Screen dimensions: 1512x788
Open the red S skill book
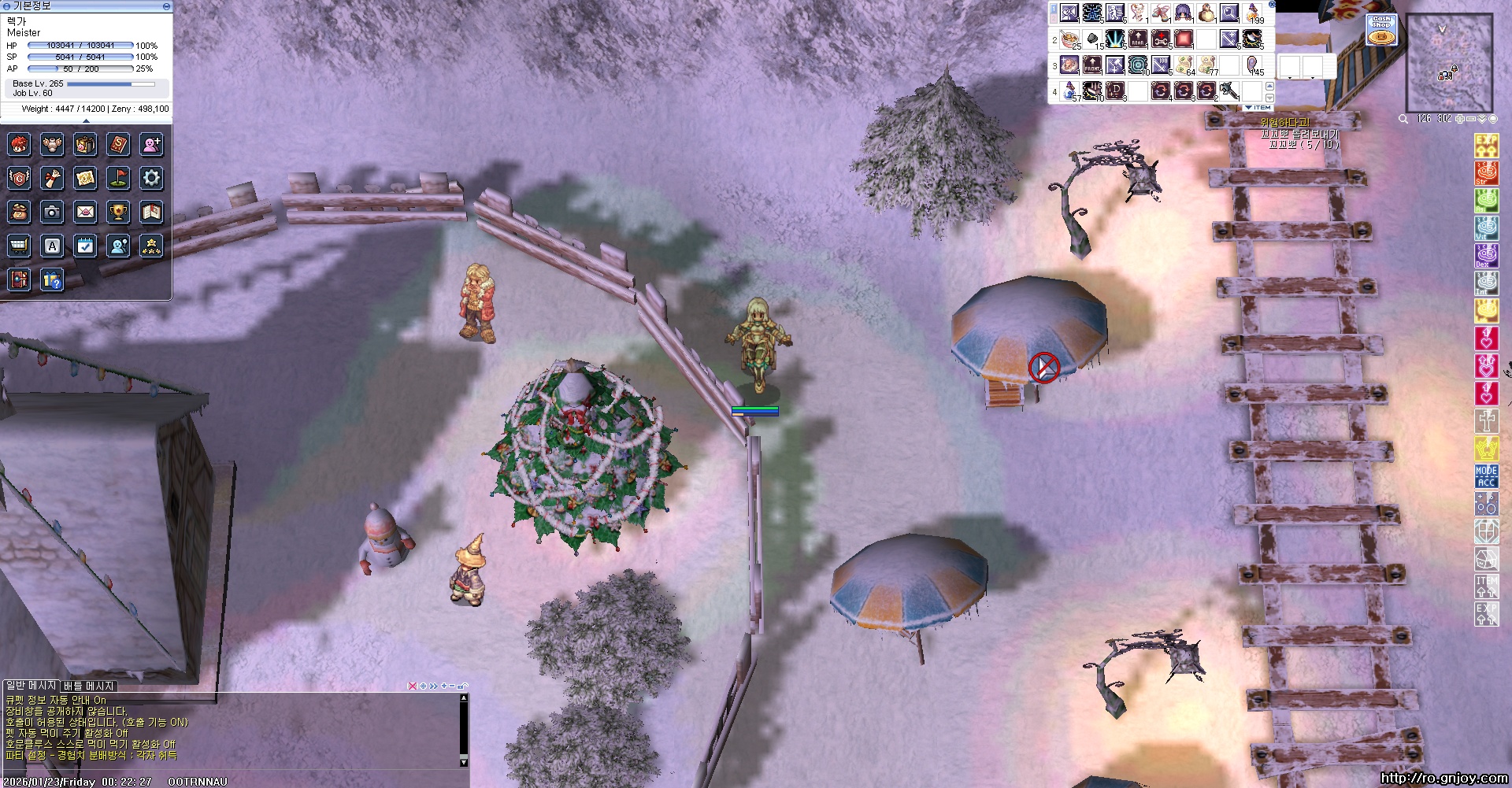[118, 144]
